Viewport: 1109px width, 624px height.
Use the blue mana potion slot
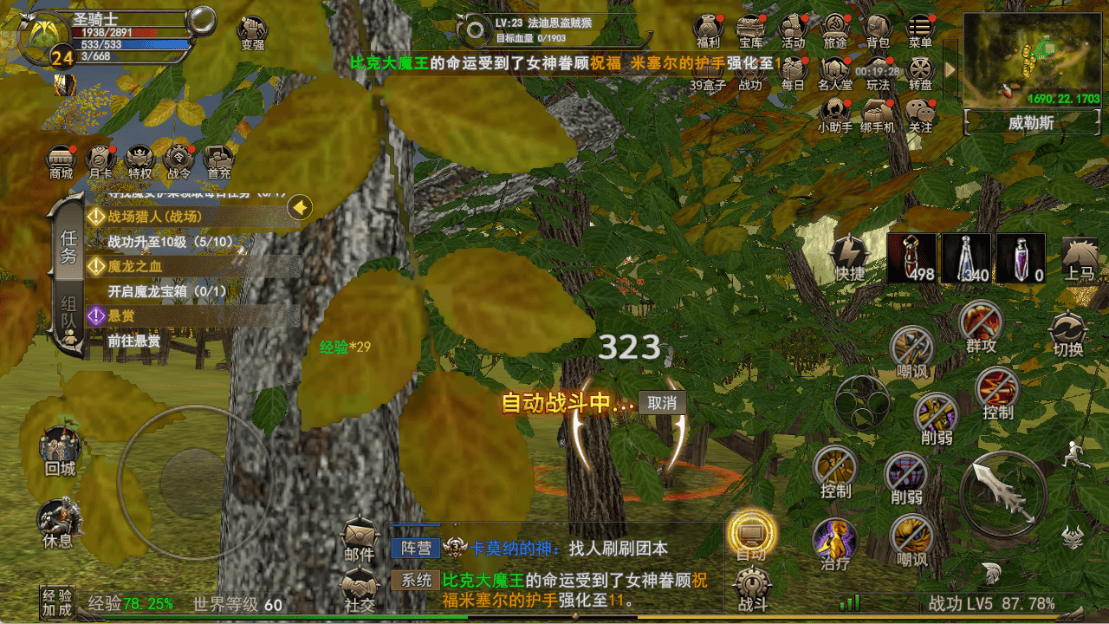tap(965, 258)
